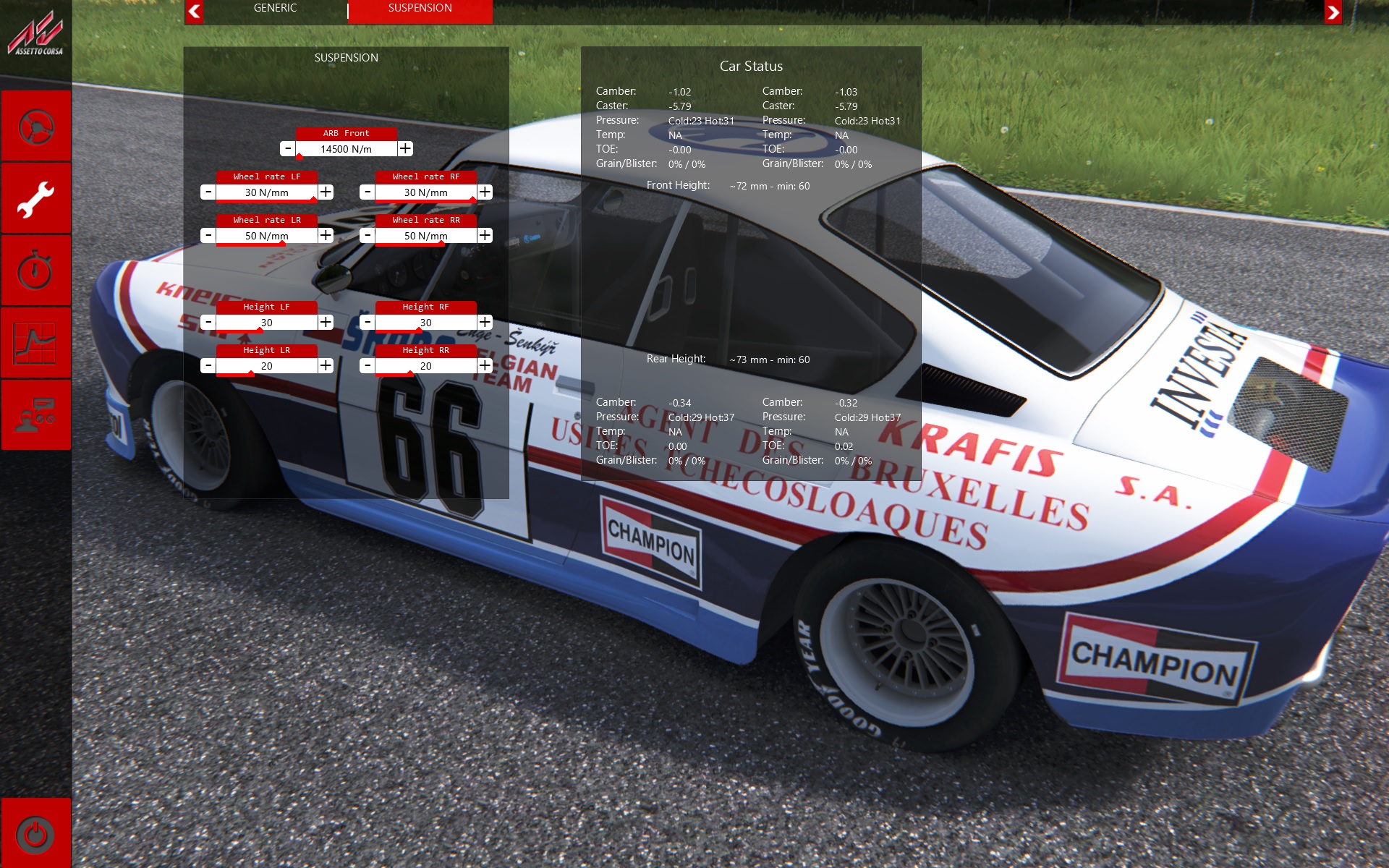Increase Wheel rate RR value
Screen dimensions: 1389x868
[x=485, y=235]
